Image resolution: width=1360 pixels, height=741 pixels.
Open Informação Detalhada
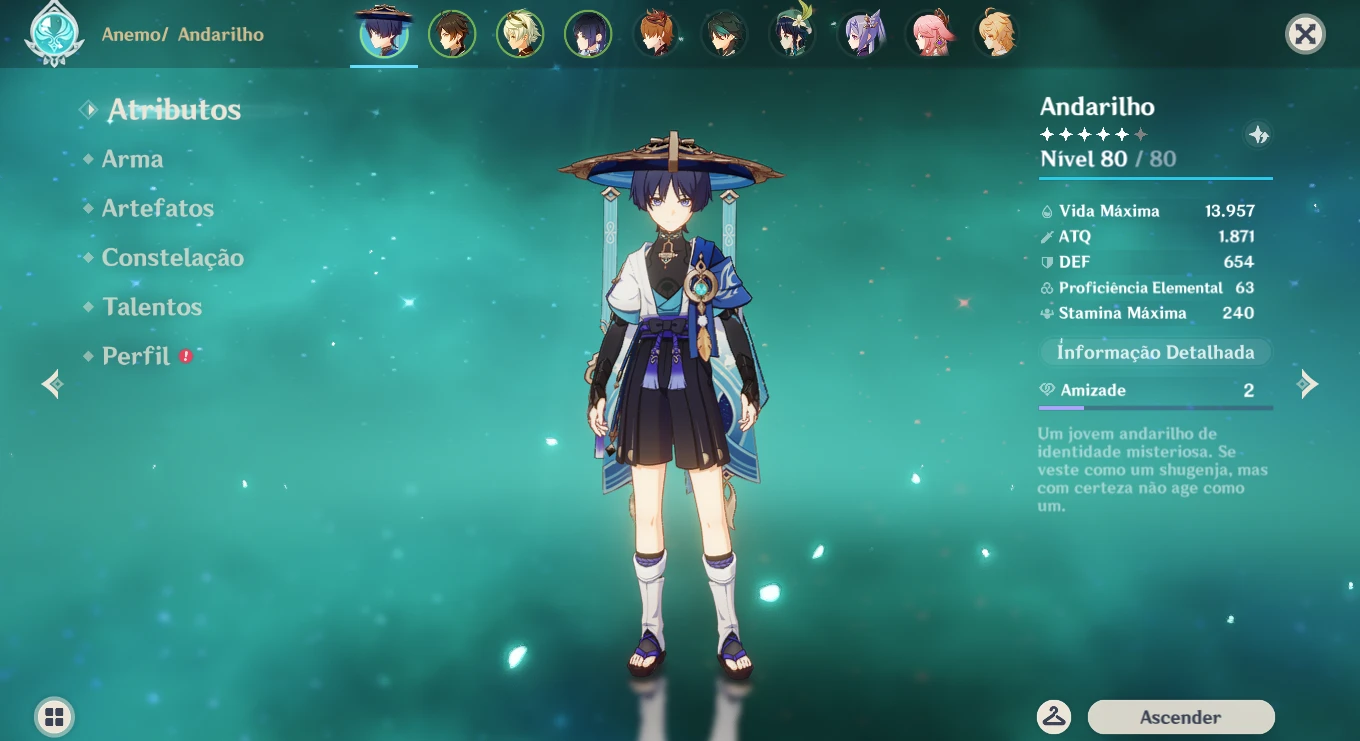[x=1155, y=352]
